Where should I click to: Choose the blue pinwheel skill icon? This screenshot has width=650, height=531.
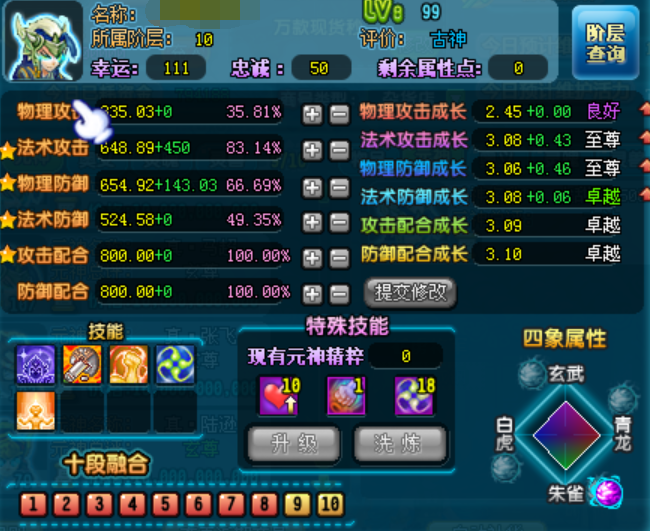point(175,365)
